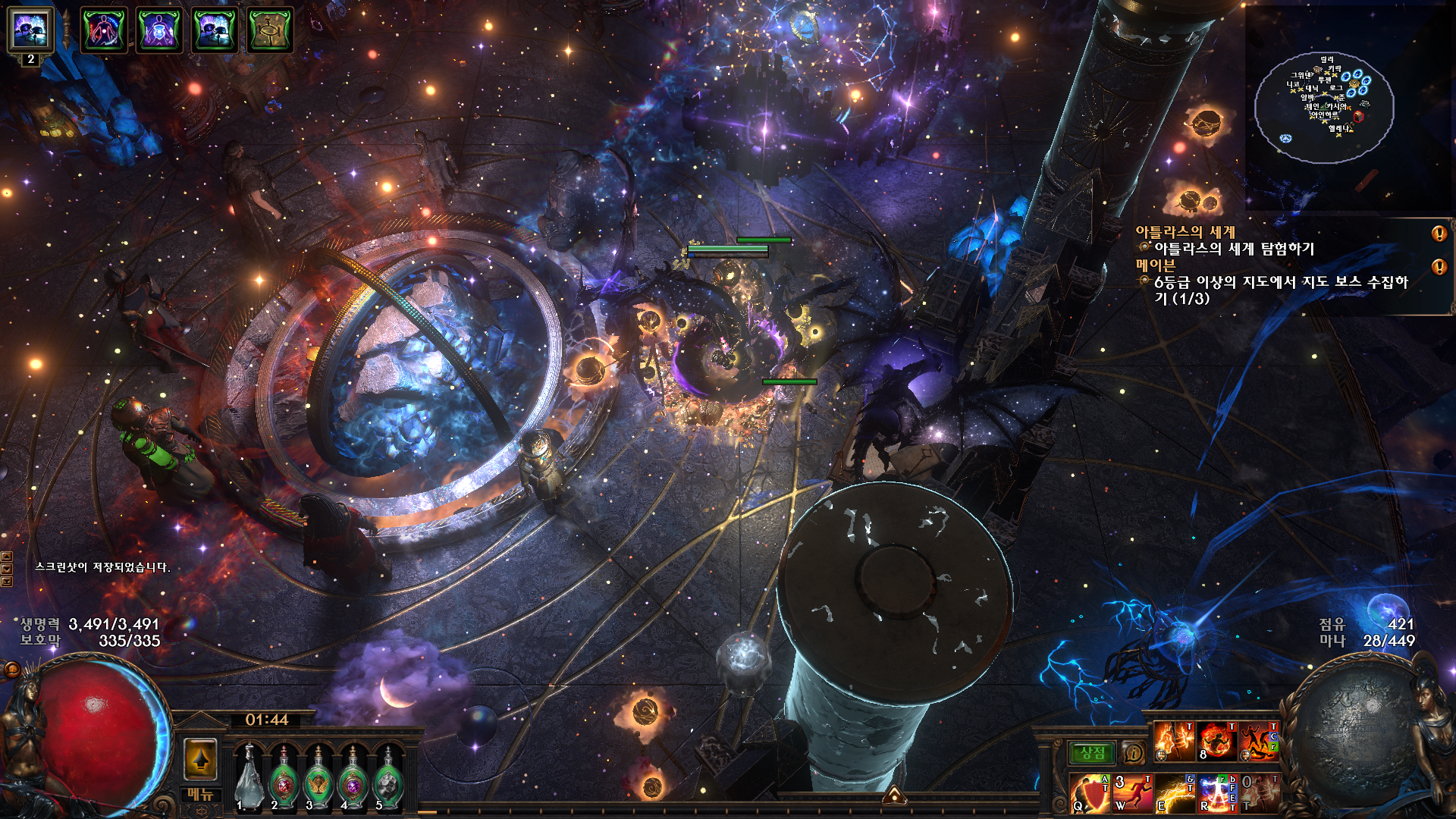The image size is (1456, 819).
Task: Click the golden eye symbol buff icon
Action: coord(269,30)
